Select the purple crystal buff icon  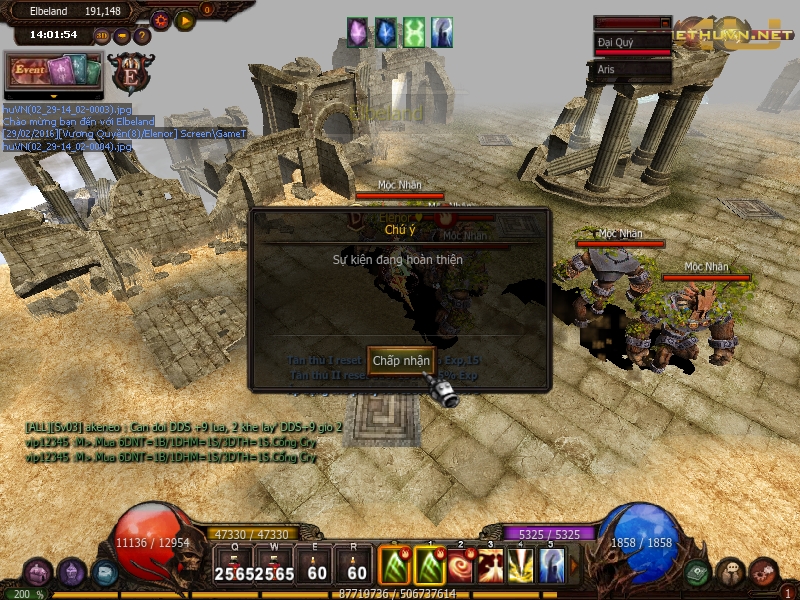[358, 32]
